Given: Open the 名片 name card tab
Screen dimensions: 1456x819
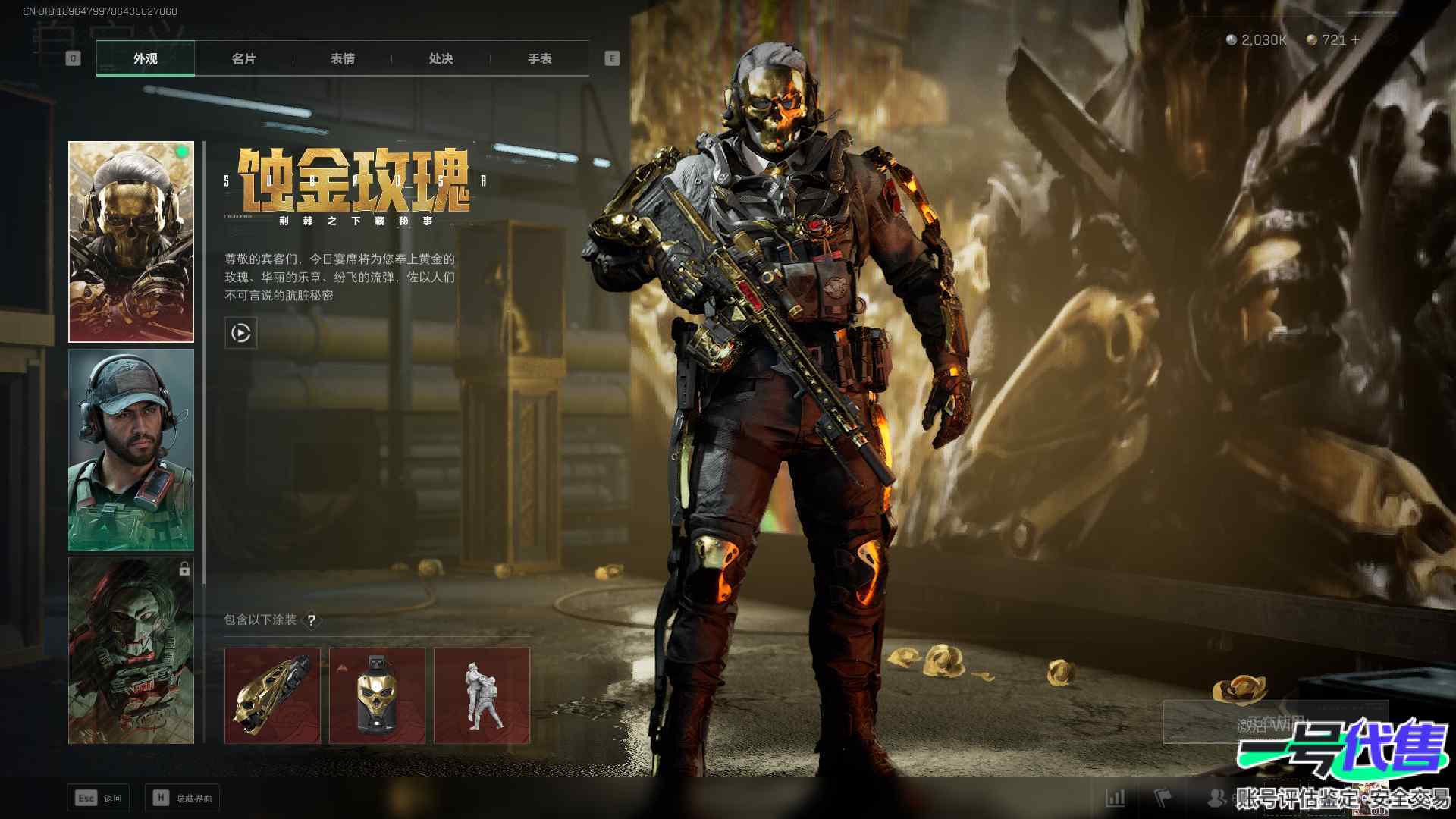Looking at the screenshot, I should pyautogui.click(x=243, y=58).
